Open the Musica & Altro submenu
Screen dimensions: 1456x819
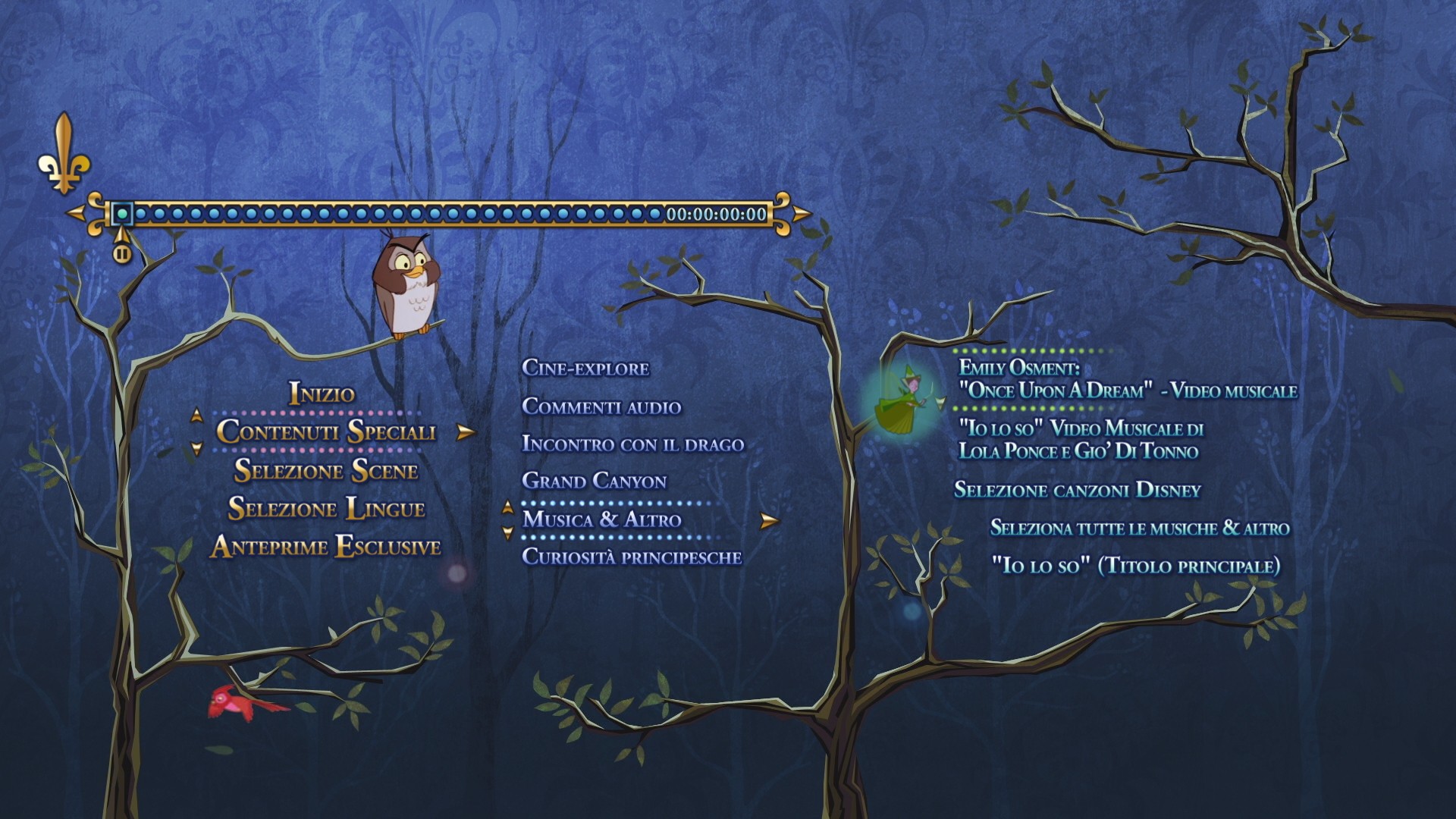(602, 519)
